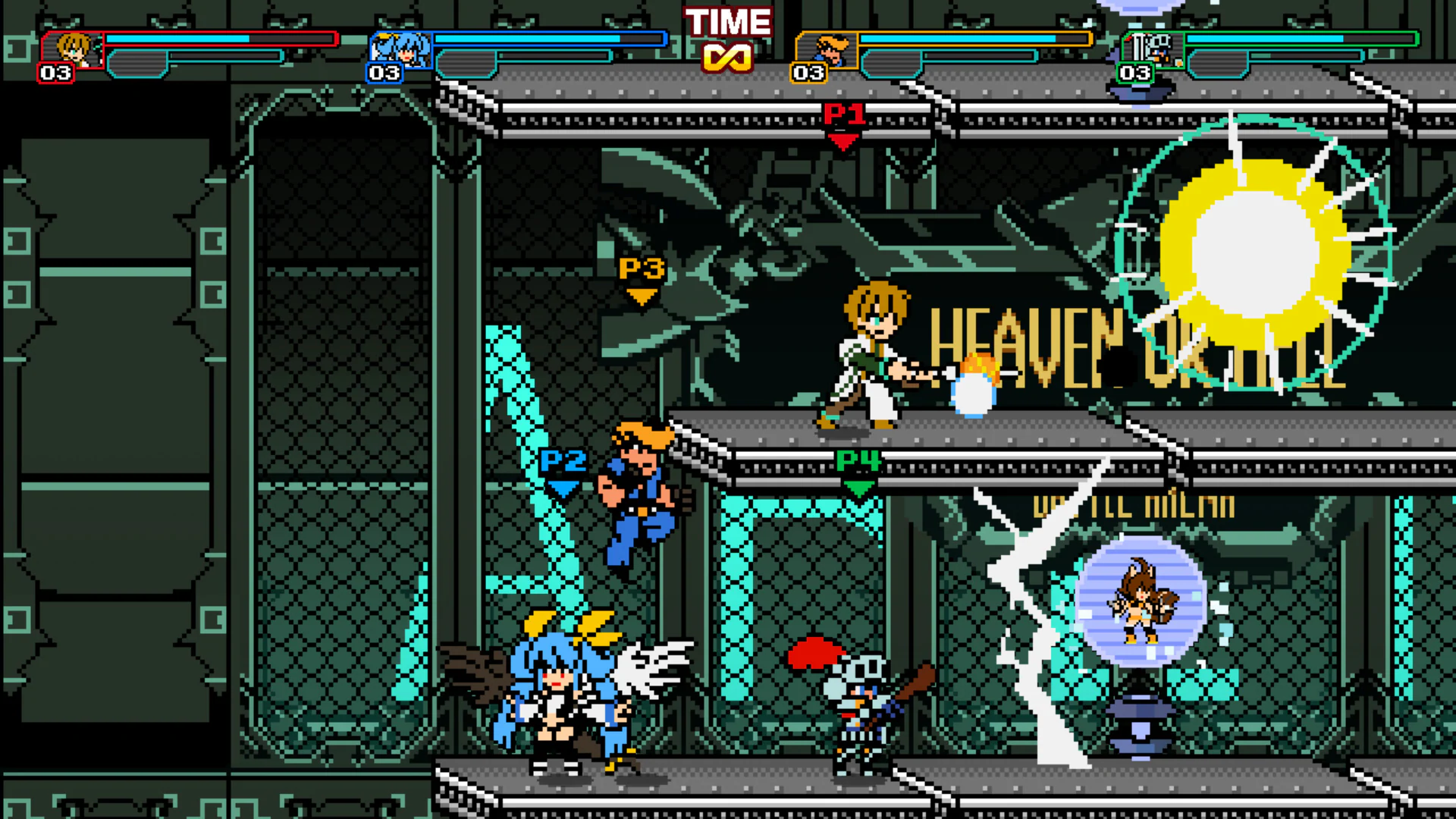Toggle the green player's 03 stock badge
Viewport: 1456px width, 819px height.
tap(1135, 74)
